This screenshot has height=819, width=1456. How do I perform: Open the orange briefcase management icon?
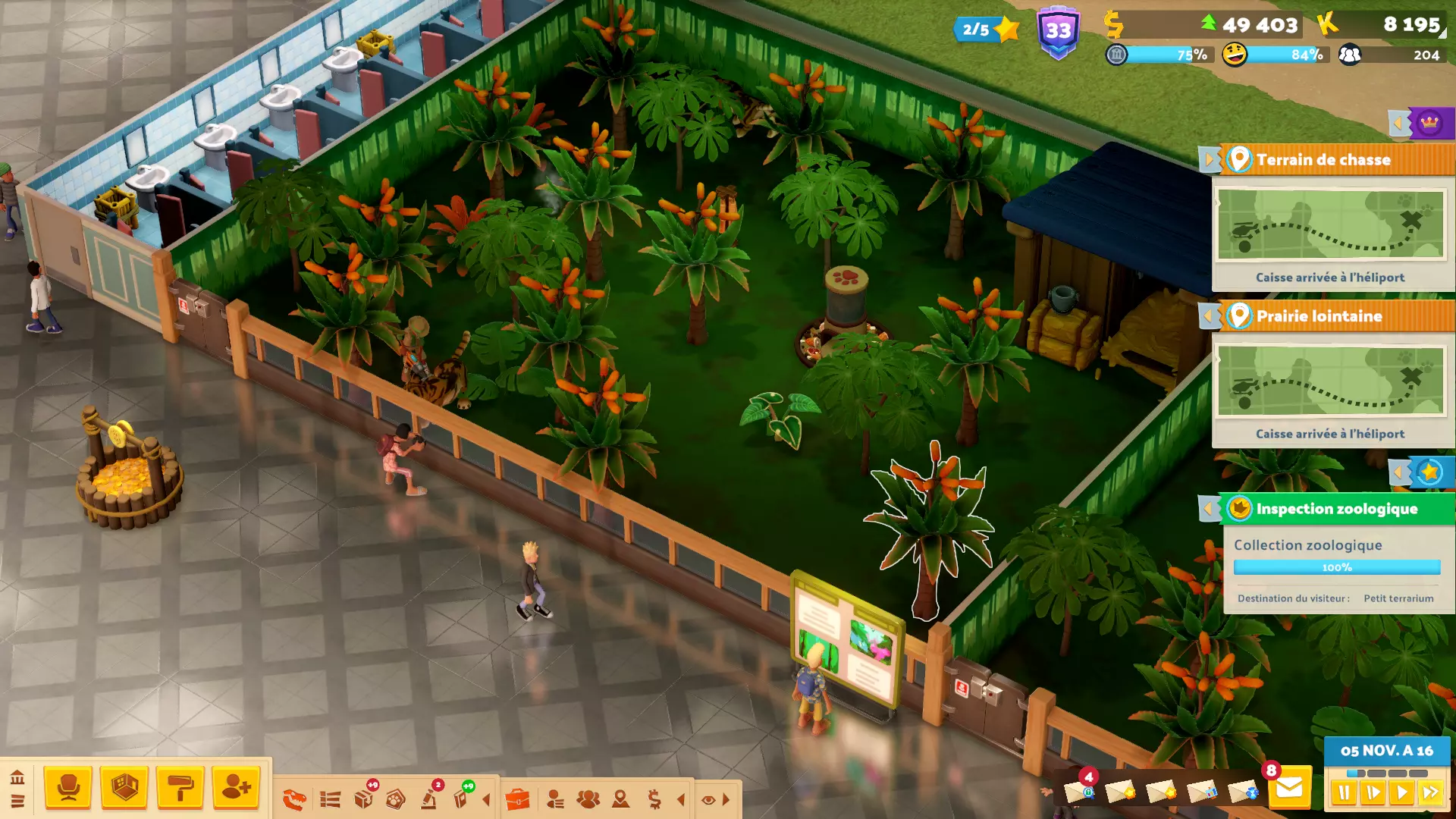(517, 799)
